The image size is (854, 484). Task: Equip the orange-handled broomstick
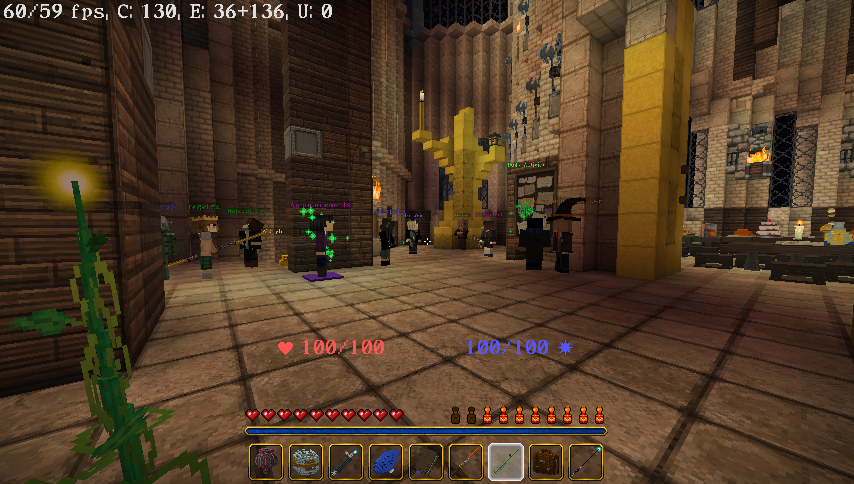point(466,462)
